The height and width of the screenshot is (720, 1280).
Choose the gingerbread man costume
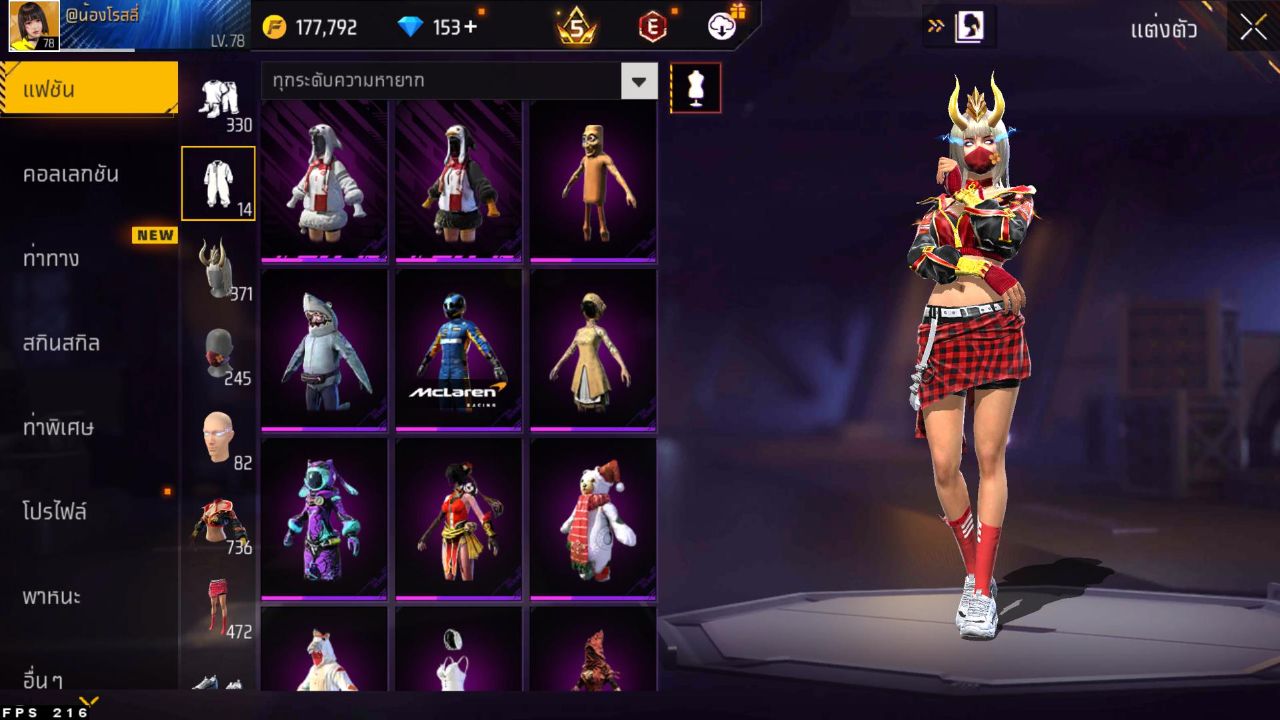593,179
